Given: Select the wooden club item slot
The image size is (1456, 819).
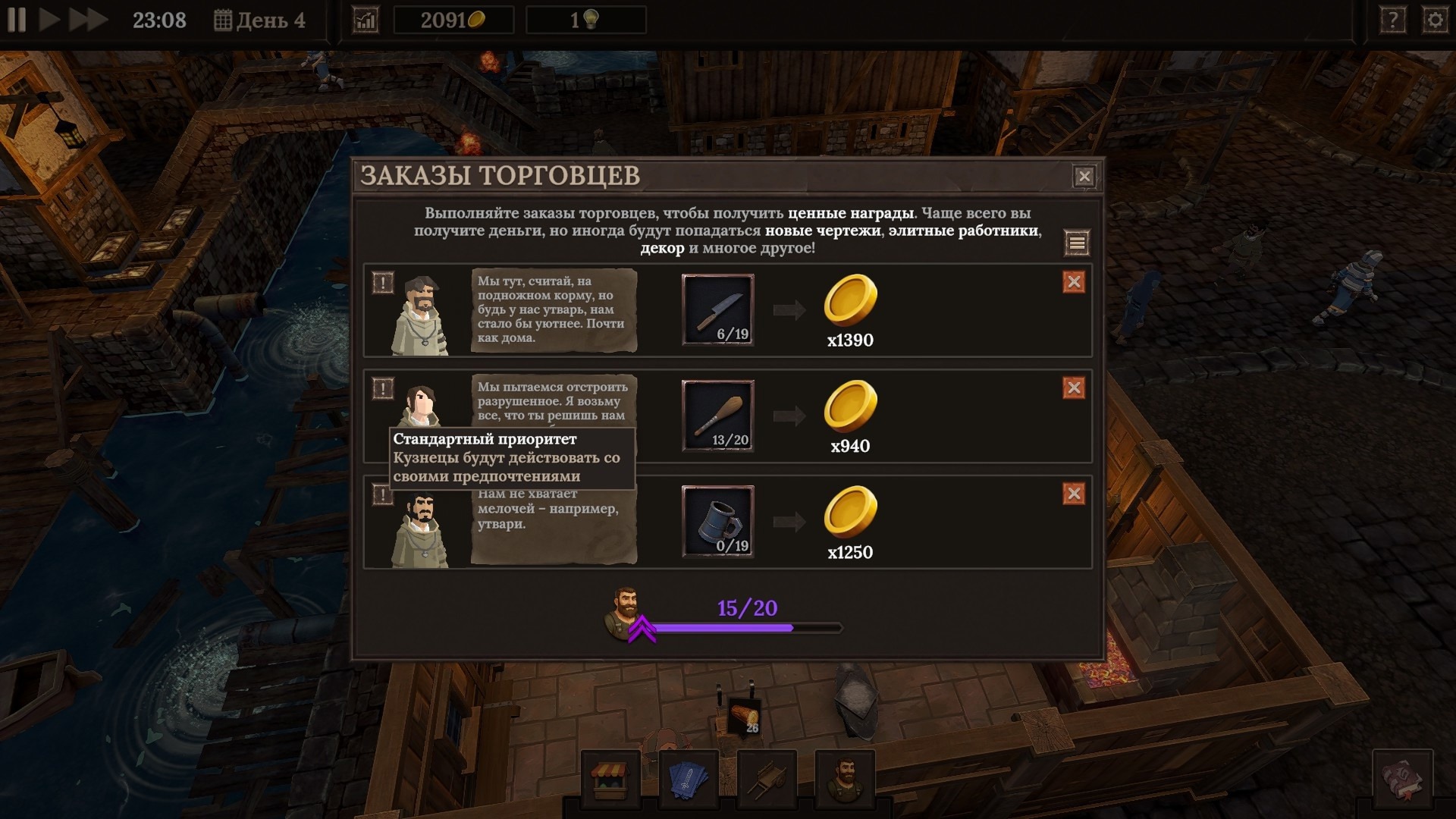Looking at the screenshot, I should click(717, 416).
